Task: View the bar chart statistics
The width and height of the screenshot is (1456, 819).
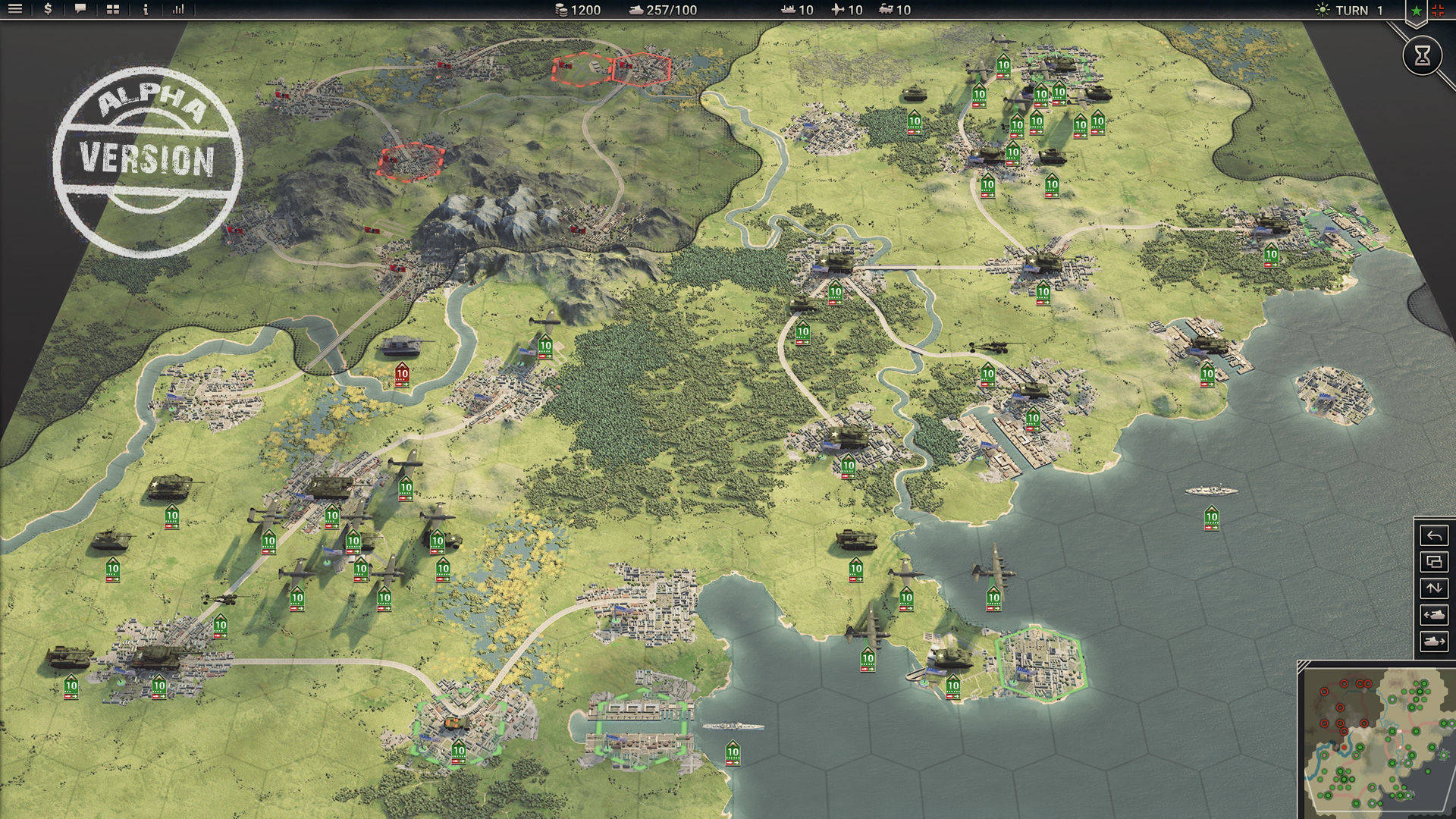Action: click(x=178, y=10)
